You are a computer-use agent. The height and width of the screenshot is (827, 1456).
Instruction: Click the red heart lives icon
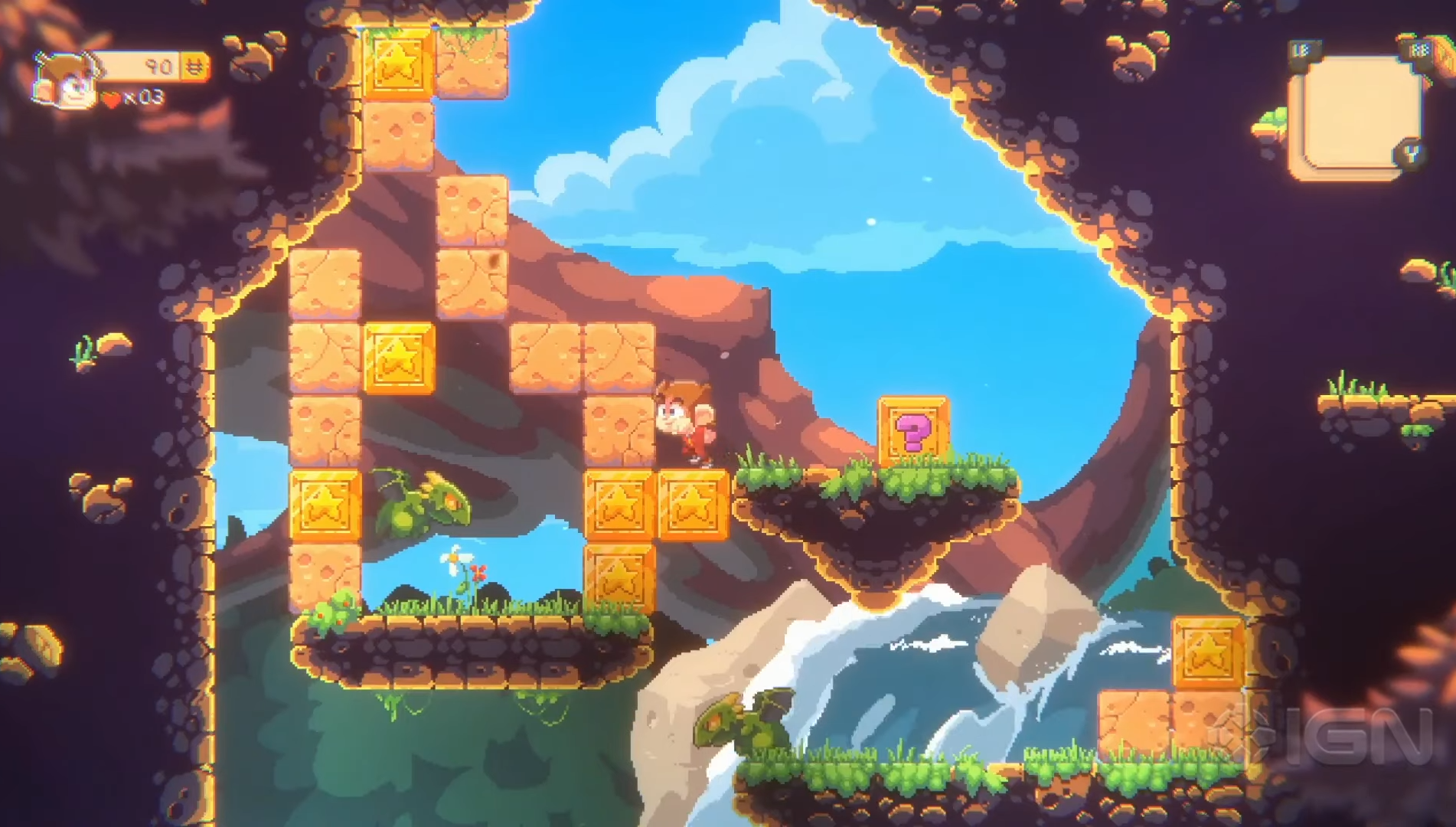point(109,100)
